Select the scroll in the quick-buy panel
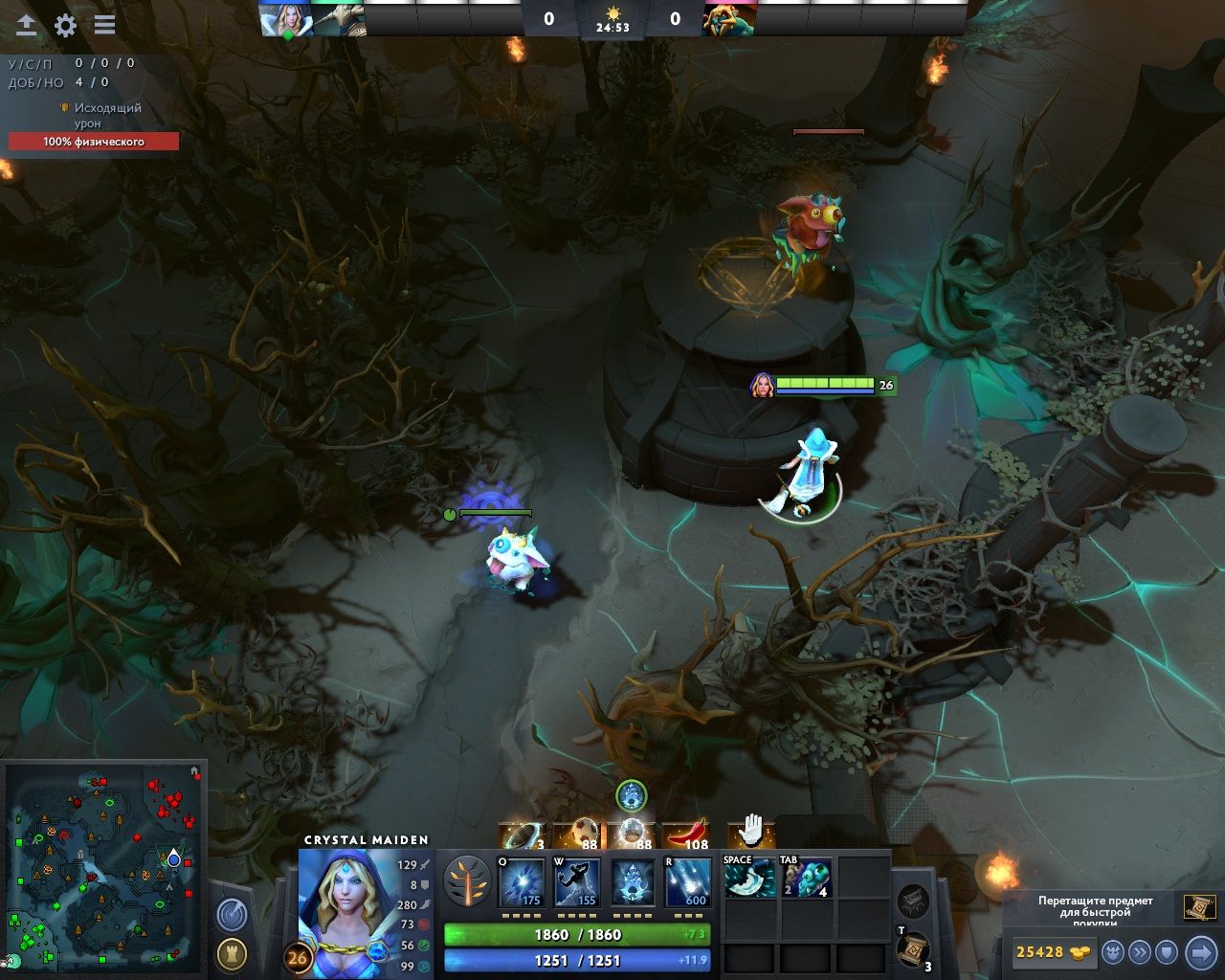Screen dimensions: 1225x980 pyautogui.click(x=1199, y=907)
